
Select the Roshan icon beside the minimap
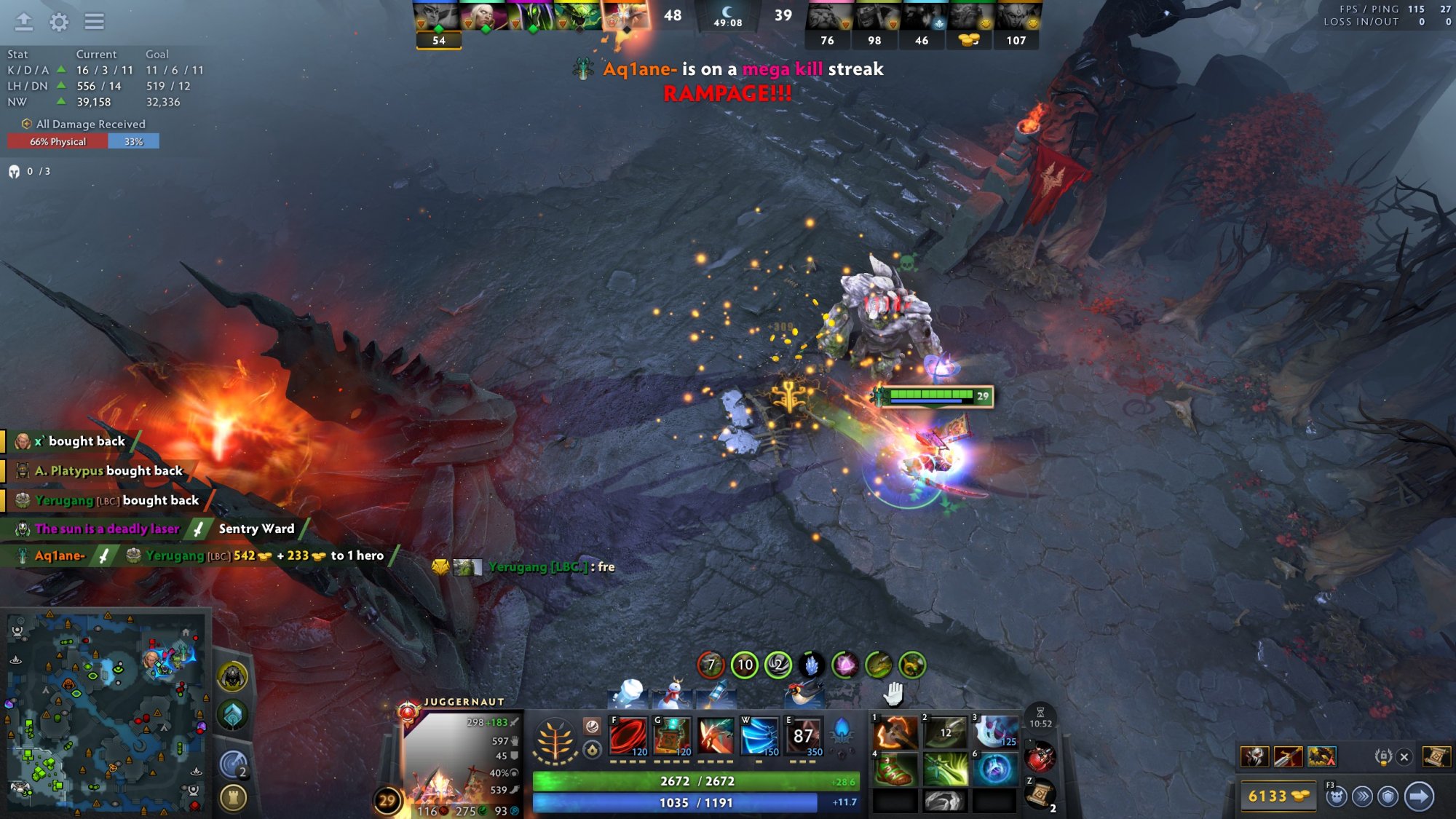pos(233,677)
